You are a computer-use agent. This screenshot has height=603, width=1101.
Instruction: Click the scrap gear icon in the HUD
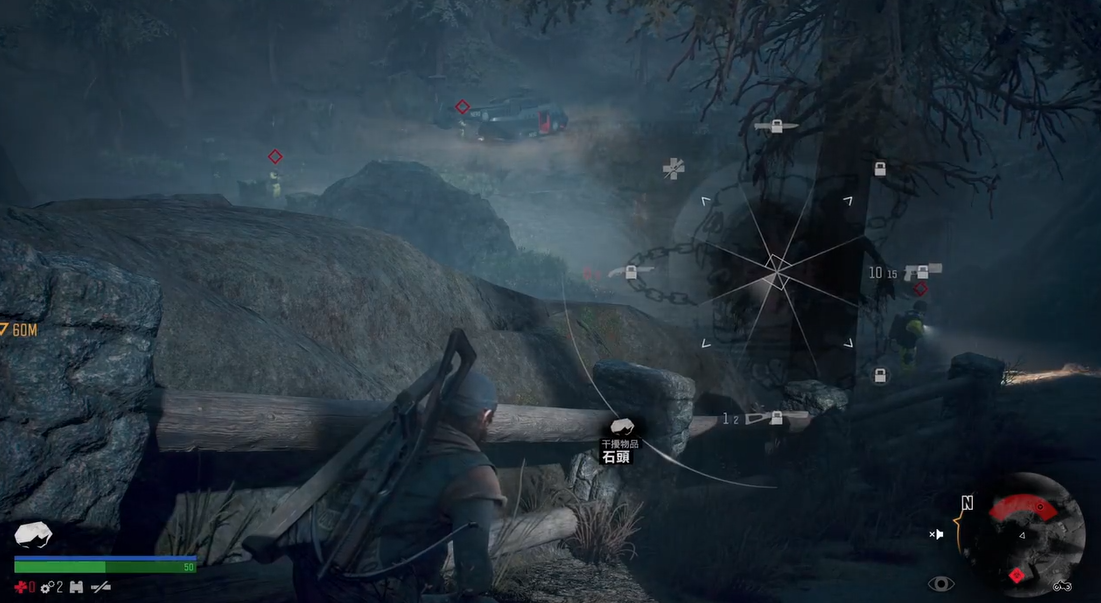(x=47, y=587)
